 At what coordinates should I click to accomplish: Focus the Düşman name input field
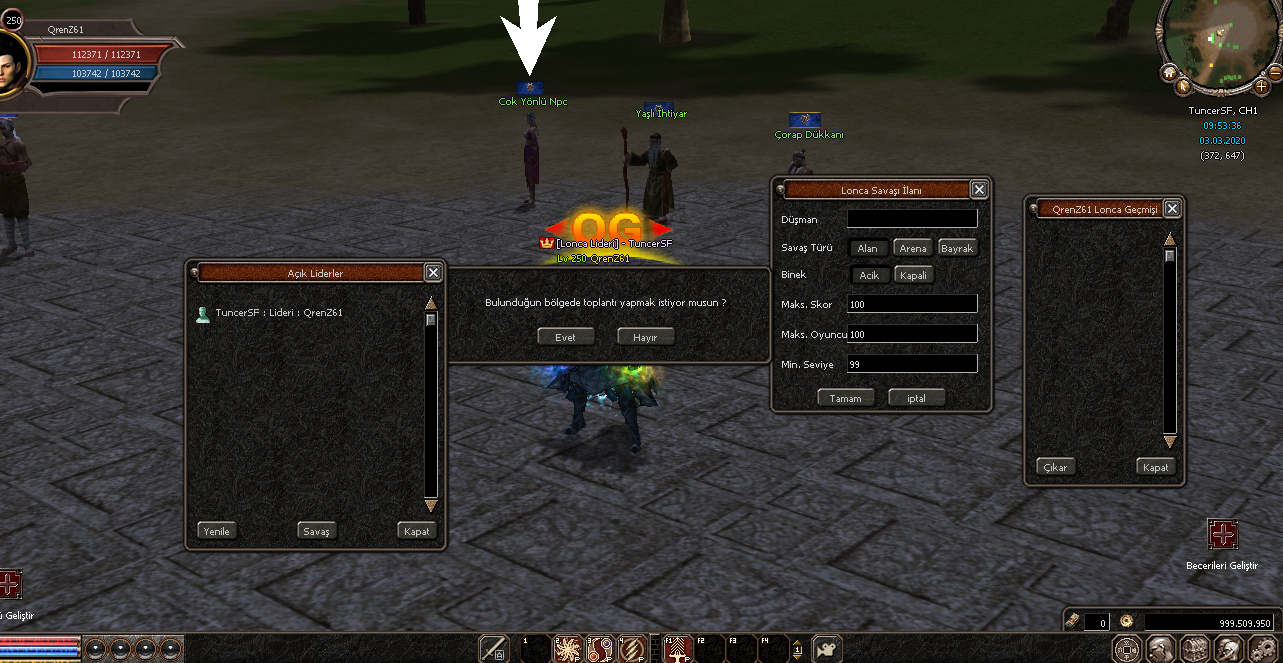click(911, 218)
